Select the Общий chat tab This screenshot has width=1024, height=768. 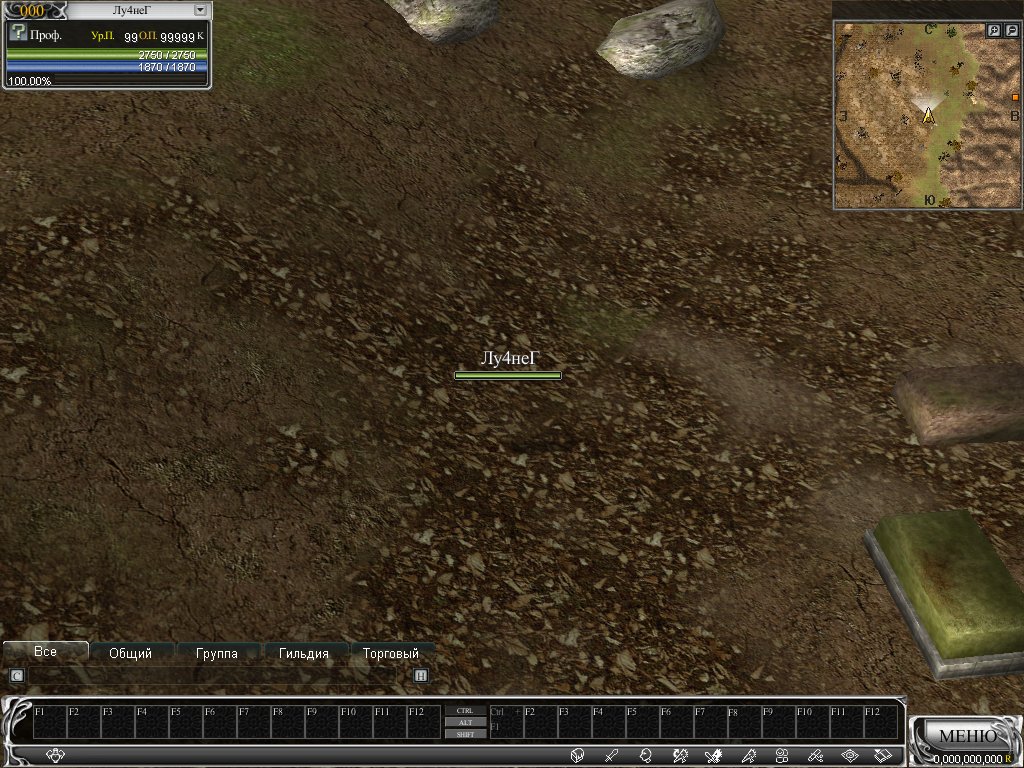pos(130,653)
